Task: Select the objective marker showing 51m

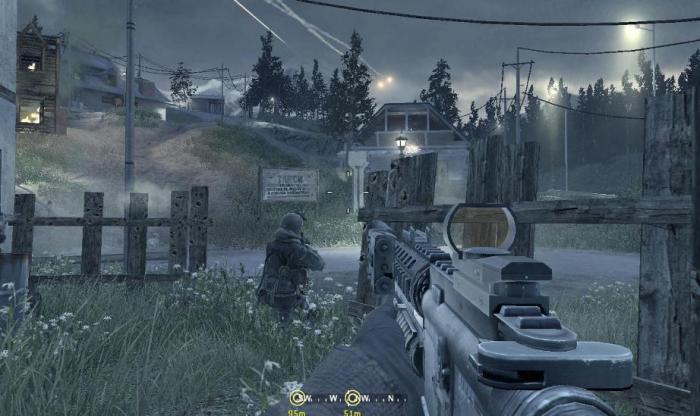Action: [x=353, y=397]
